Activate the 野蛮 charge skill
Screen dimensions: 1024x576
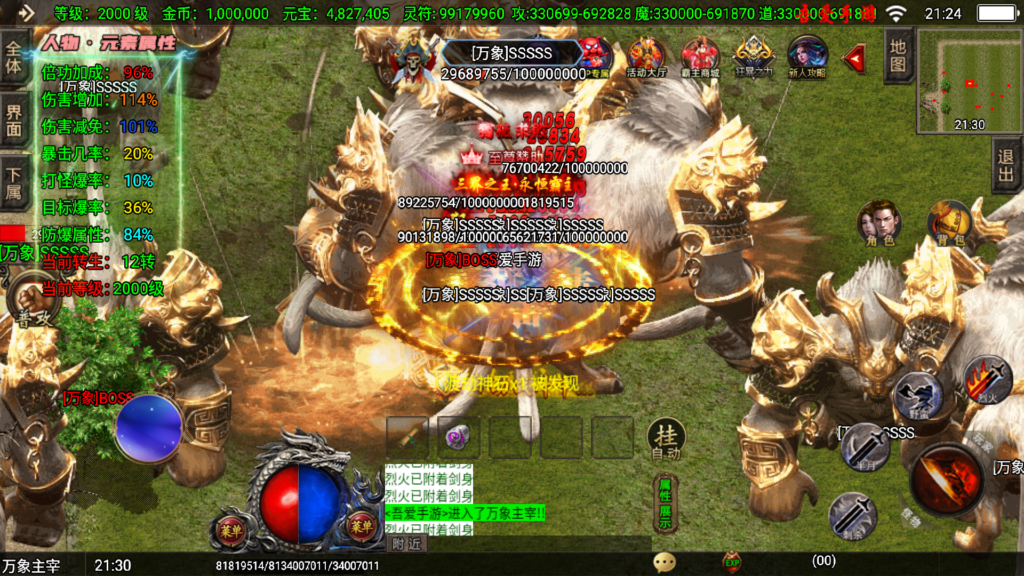pyautogui.click(x=917, y=395)
